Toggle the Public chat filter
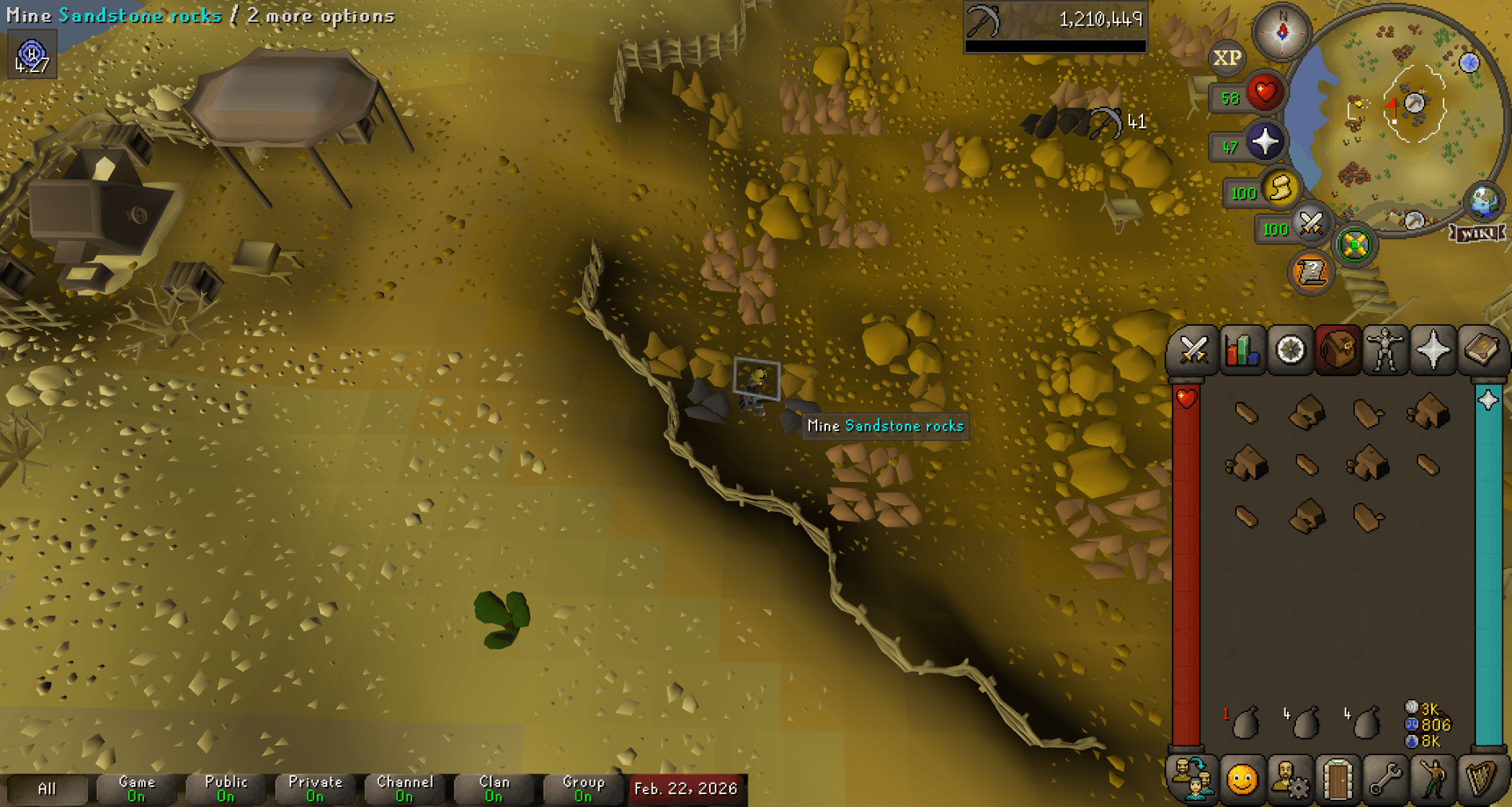 pyautogui.click(x=225, y=789)
